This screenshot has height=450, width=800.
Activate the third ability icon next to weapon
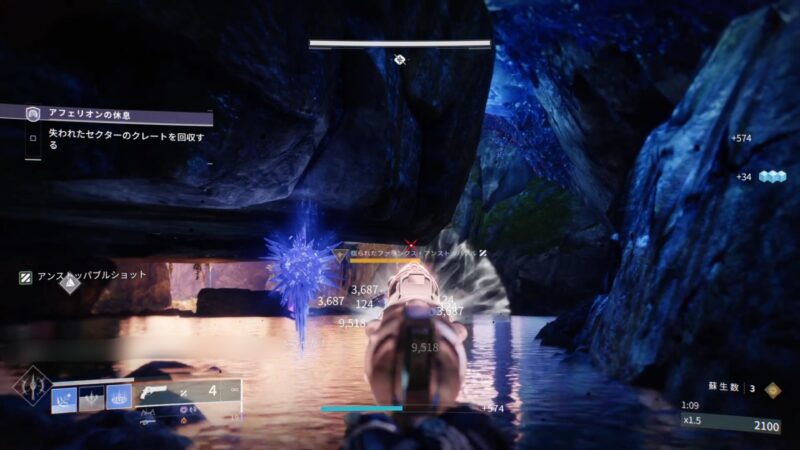[119, 398]
